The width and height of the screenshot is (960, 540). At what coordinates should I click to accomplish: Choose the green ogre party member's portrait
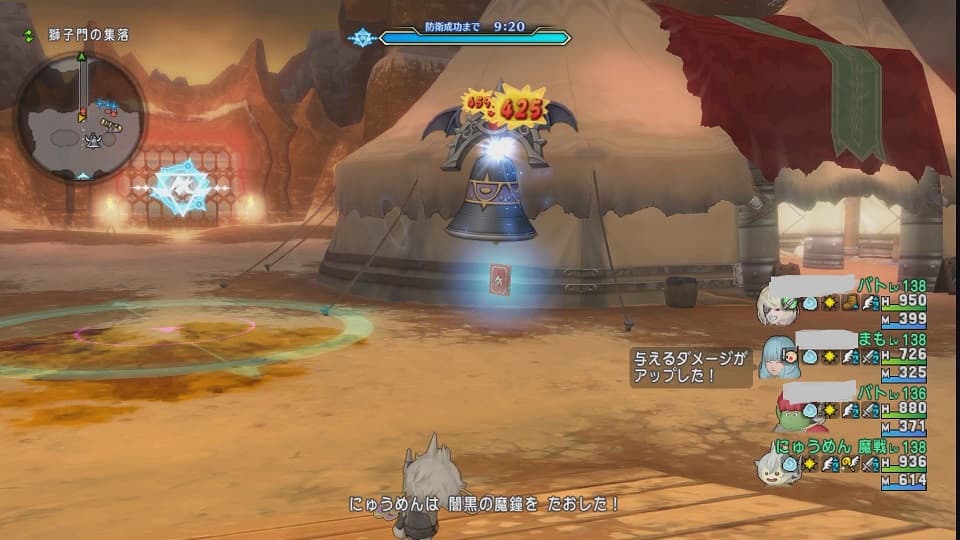point(792,410)
